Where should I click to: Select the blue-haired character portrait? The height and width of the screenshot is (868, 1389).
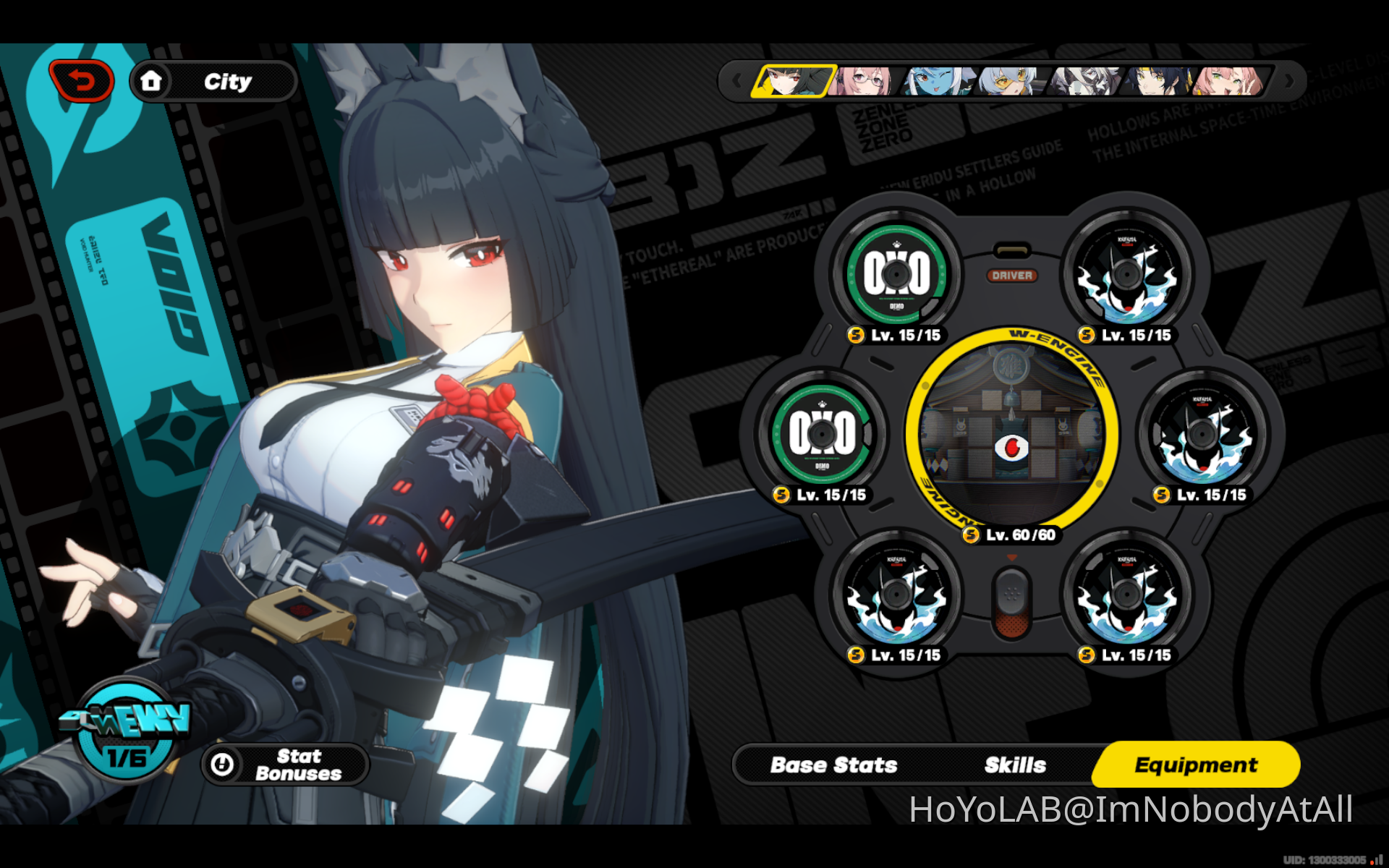coord(933,80)
